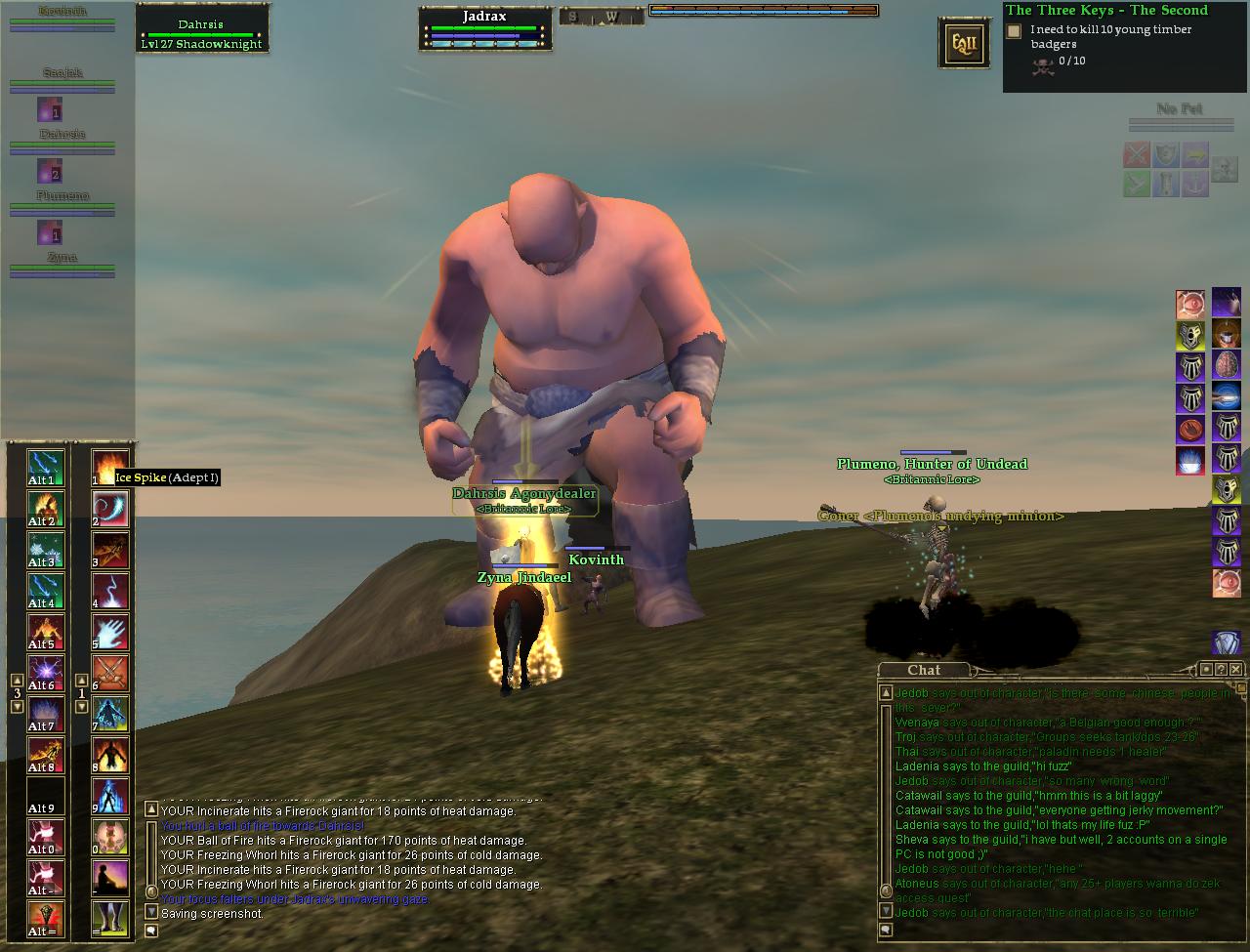1250x952 pixels.
Task: Use the glowing hand ability in slot 5
Action: tap(109, 632)
